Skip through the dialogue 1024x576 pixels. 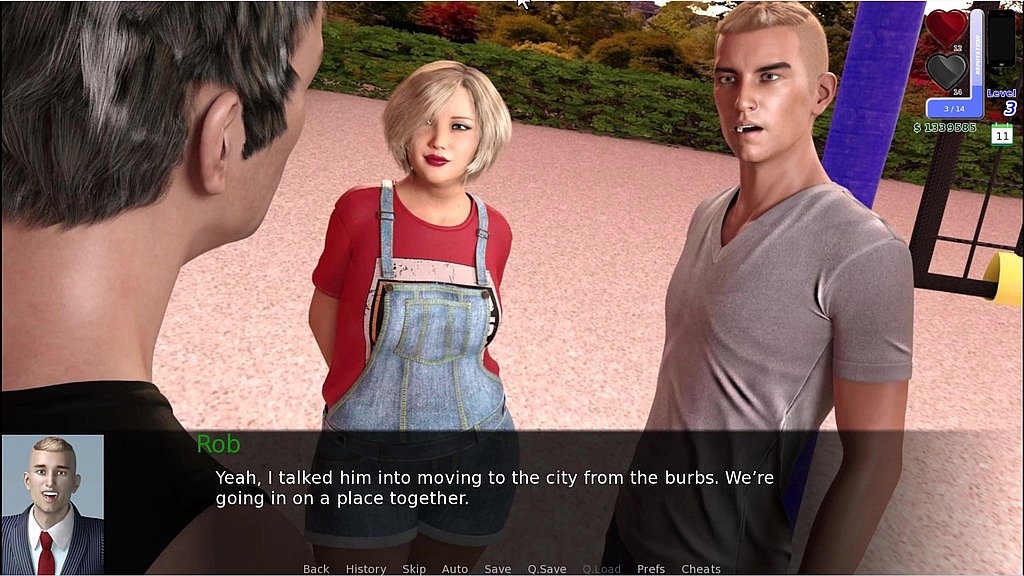tap(414, 569)
